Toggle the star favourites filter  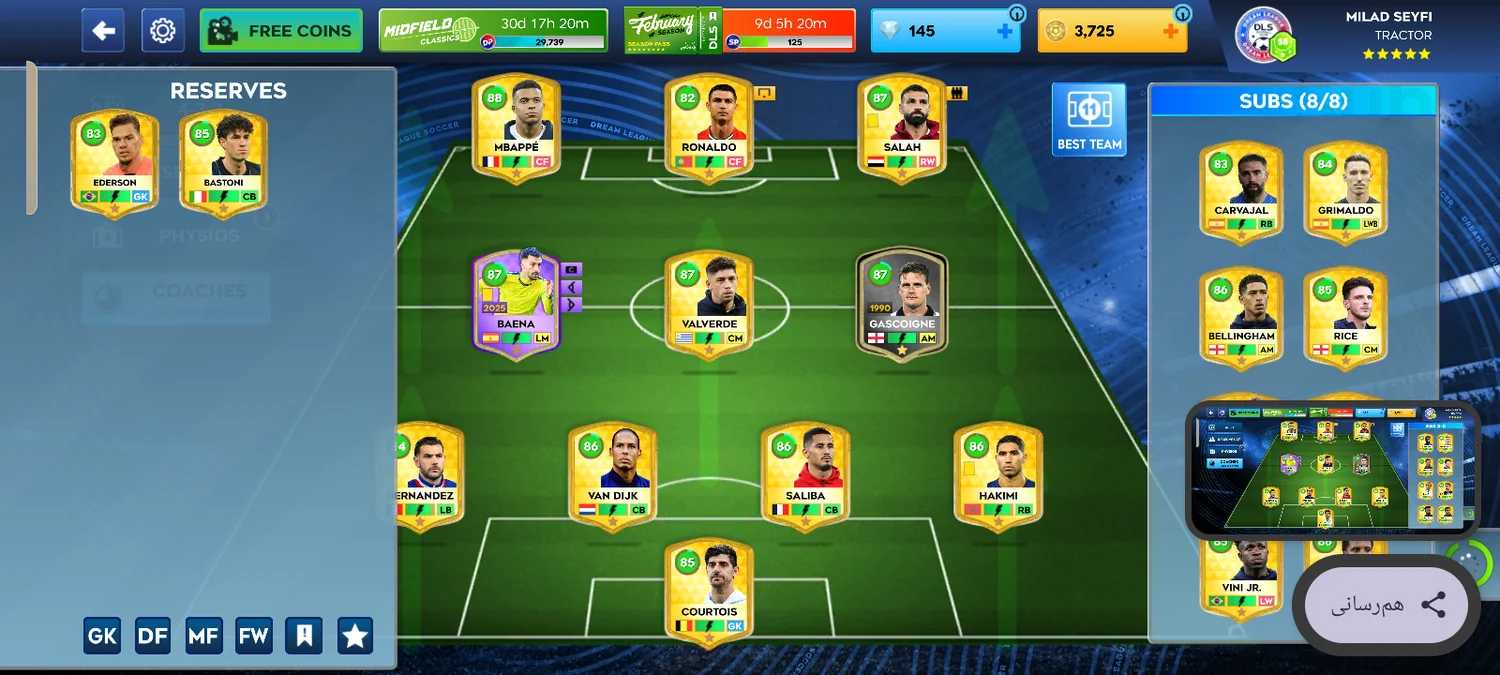pos(355,635)
